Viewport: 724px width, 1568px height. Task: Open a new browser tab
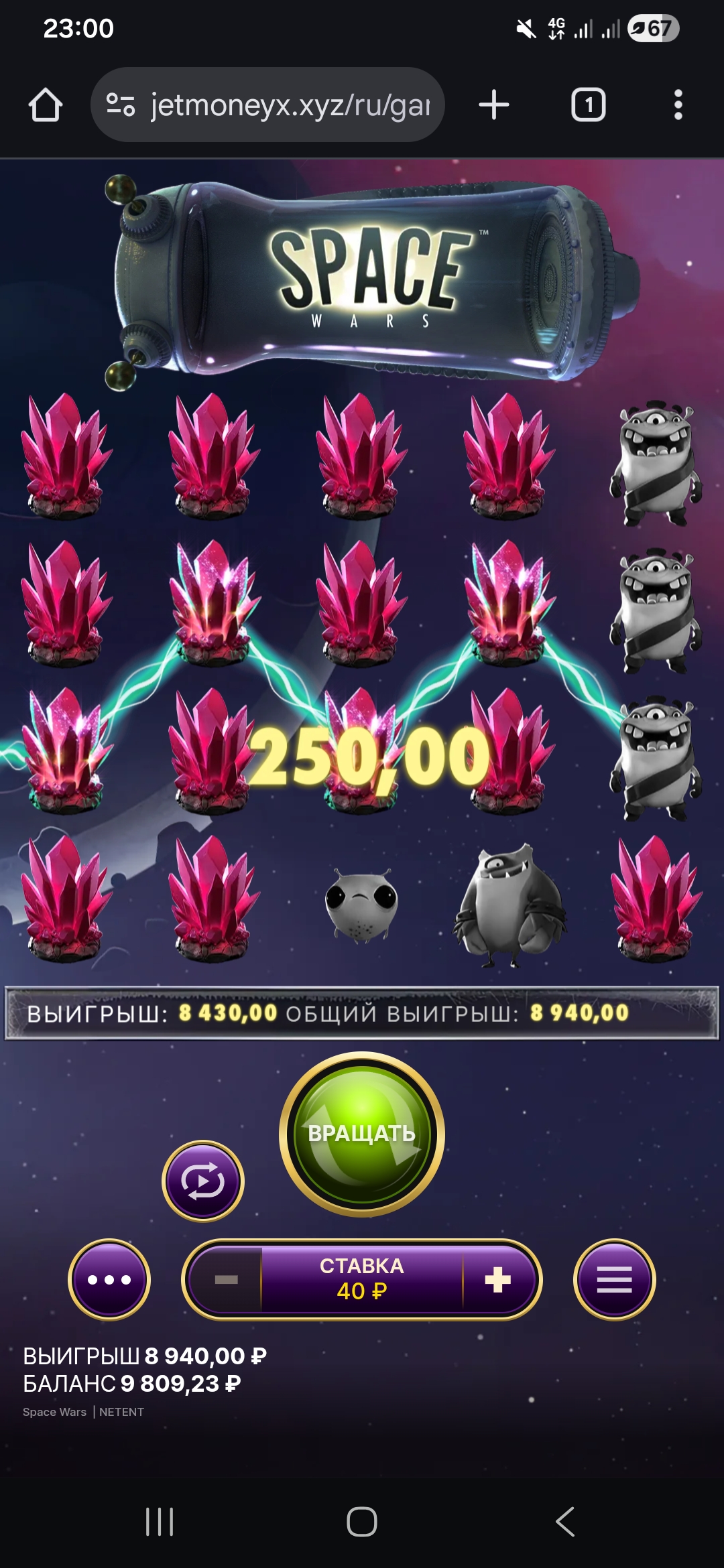494,105
